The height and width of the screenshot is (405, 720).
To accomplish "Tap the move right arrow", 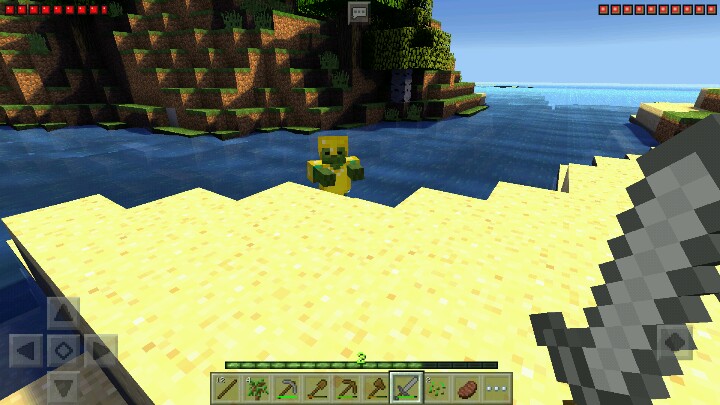I will [101, 351].
